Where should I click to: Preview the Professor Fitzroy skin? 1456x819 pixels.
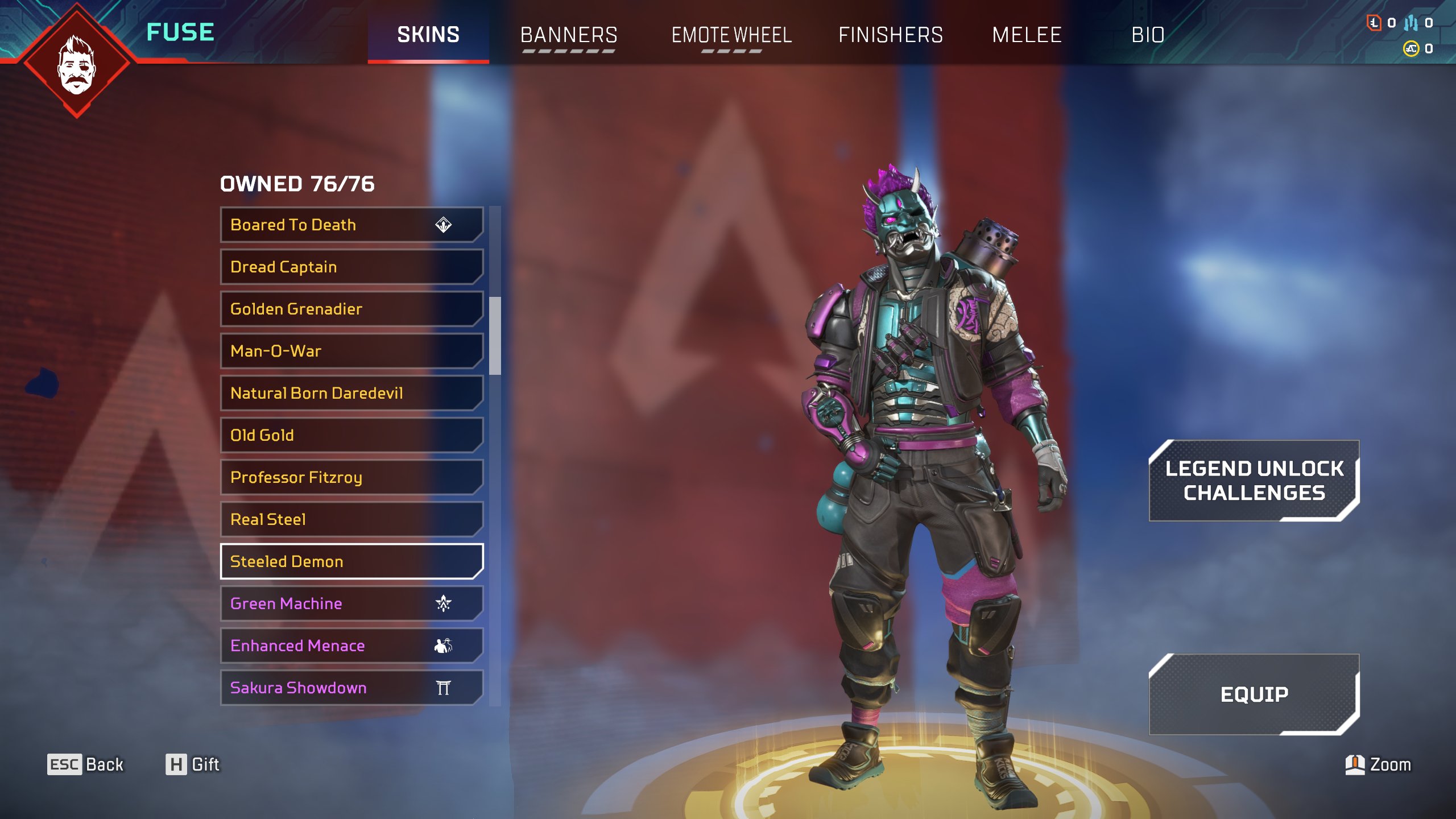click(x=351, y=477)
